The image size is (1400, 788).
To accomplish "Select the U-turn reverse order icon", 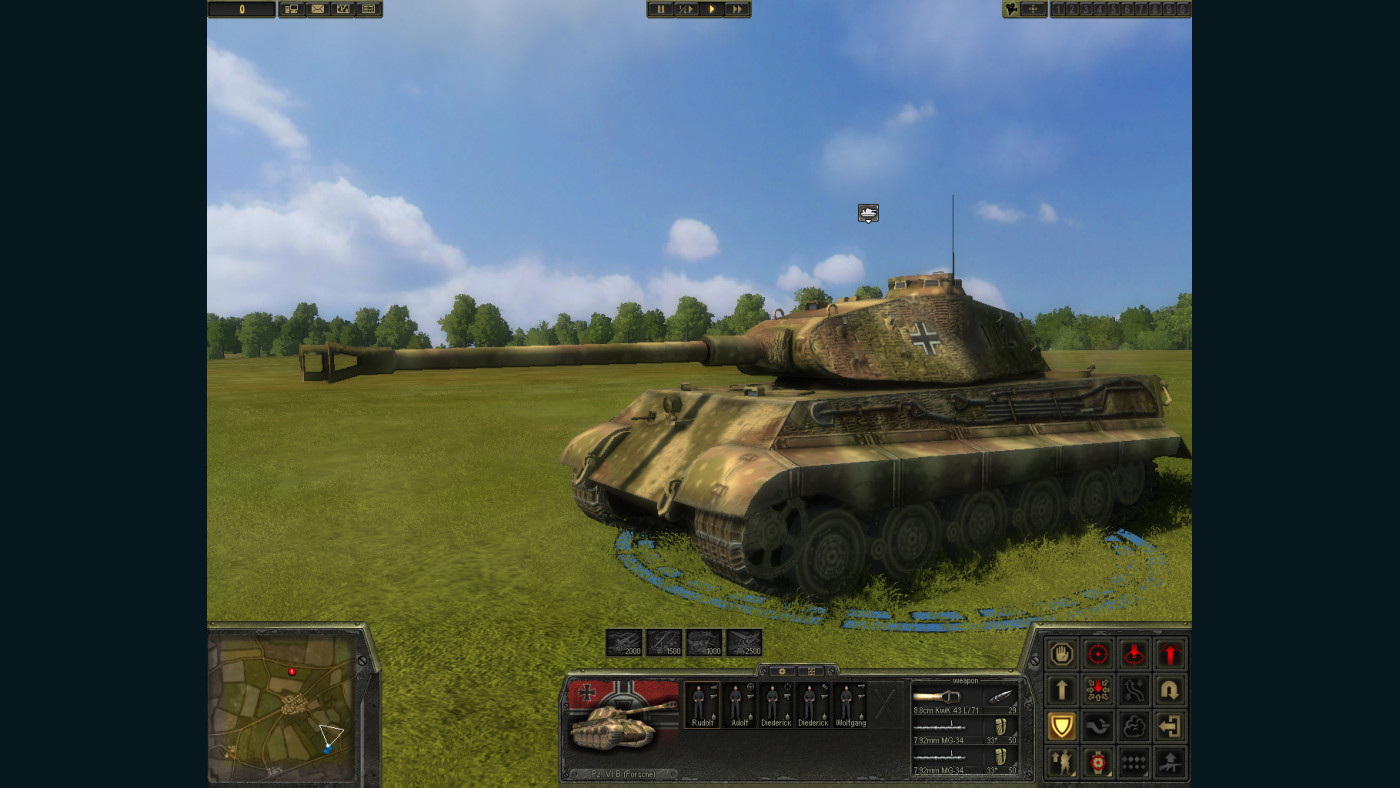I will tap(1169, 690).
